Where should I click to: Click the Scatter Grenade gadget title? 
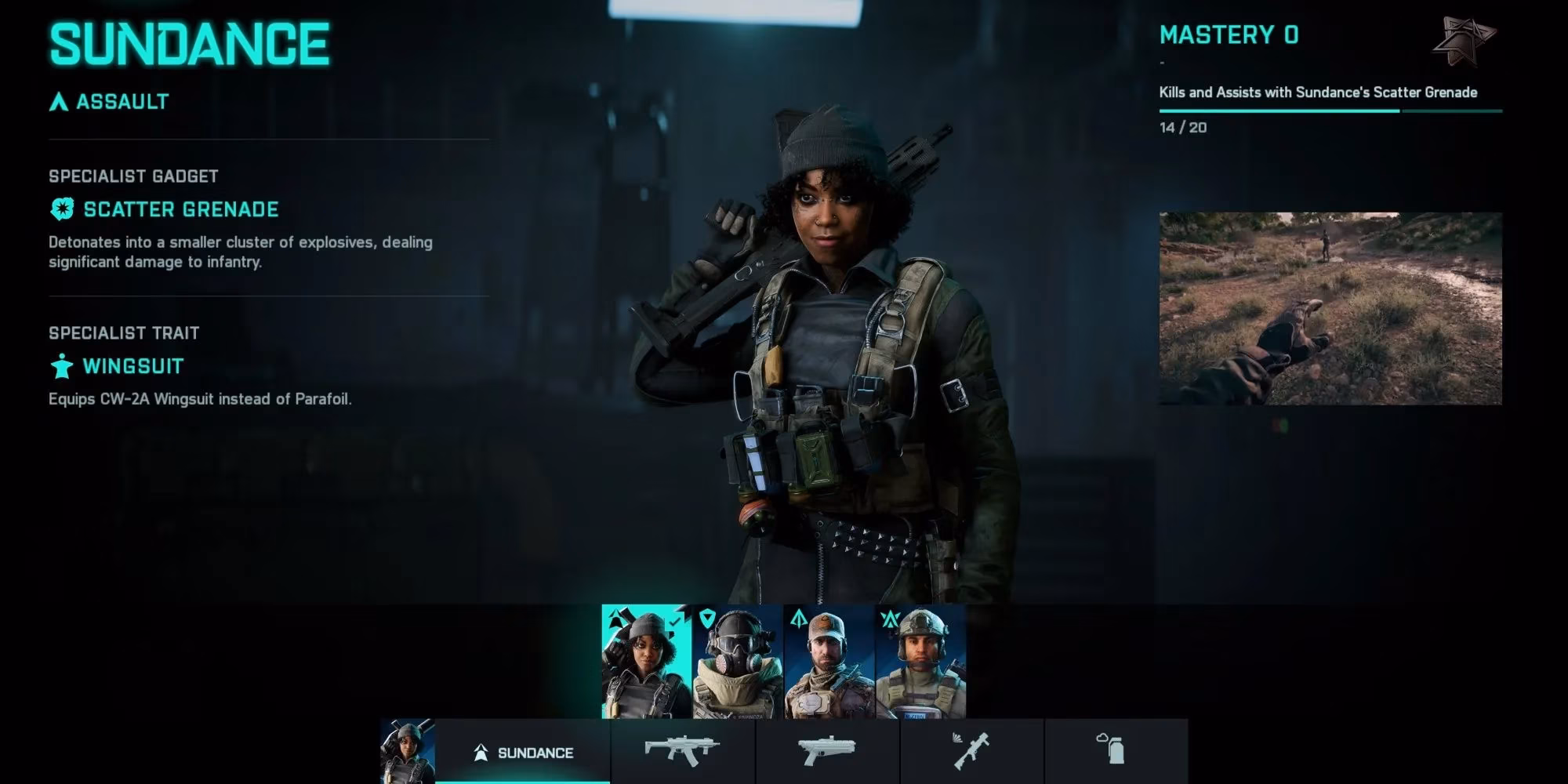point(180,209)
